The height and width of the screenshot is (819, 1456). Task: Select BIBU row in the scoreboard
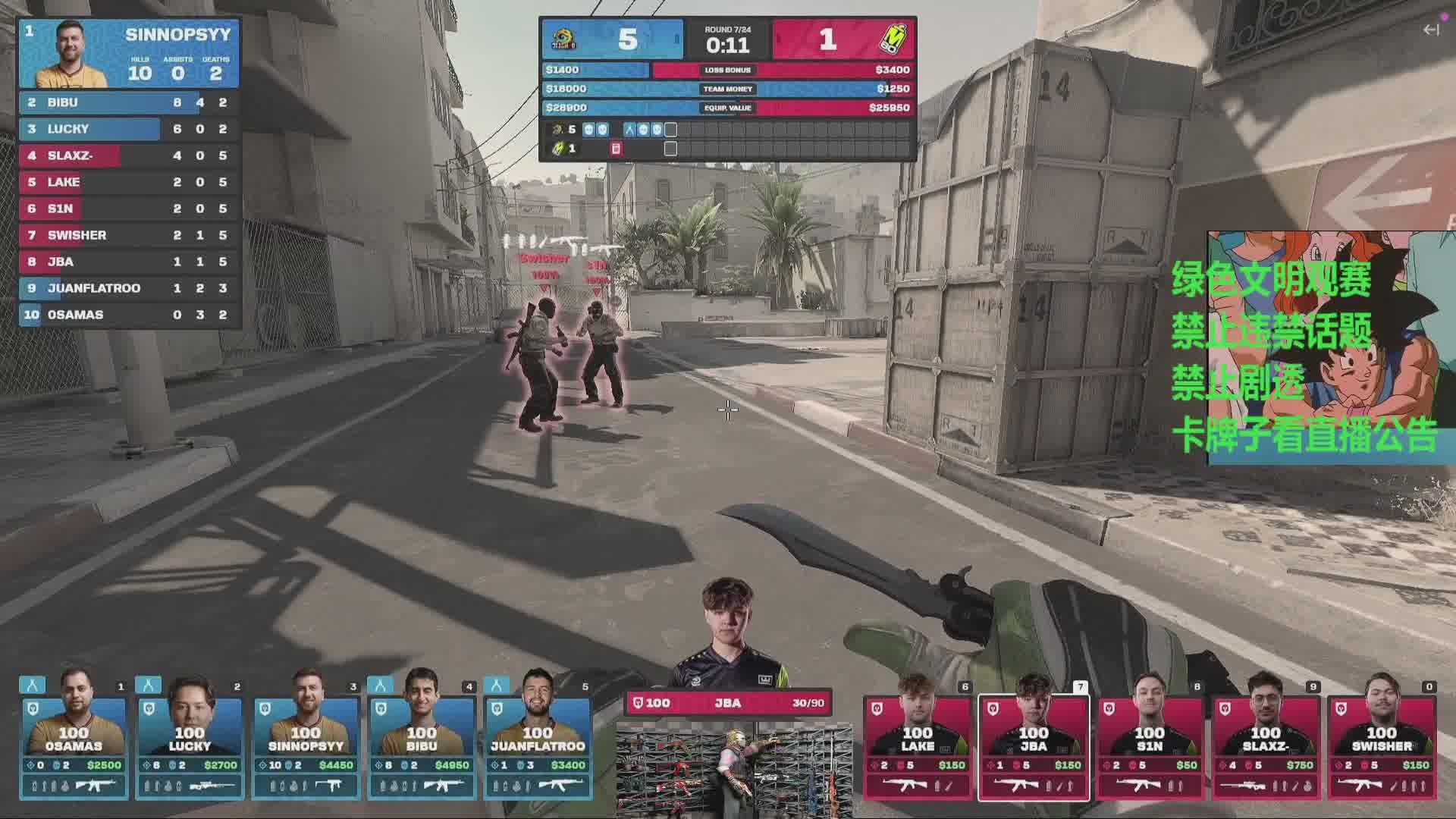[x=129, y=102]
